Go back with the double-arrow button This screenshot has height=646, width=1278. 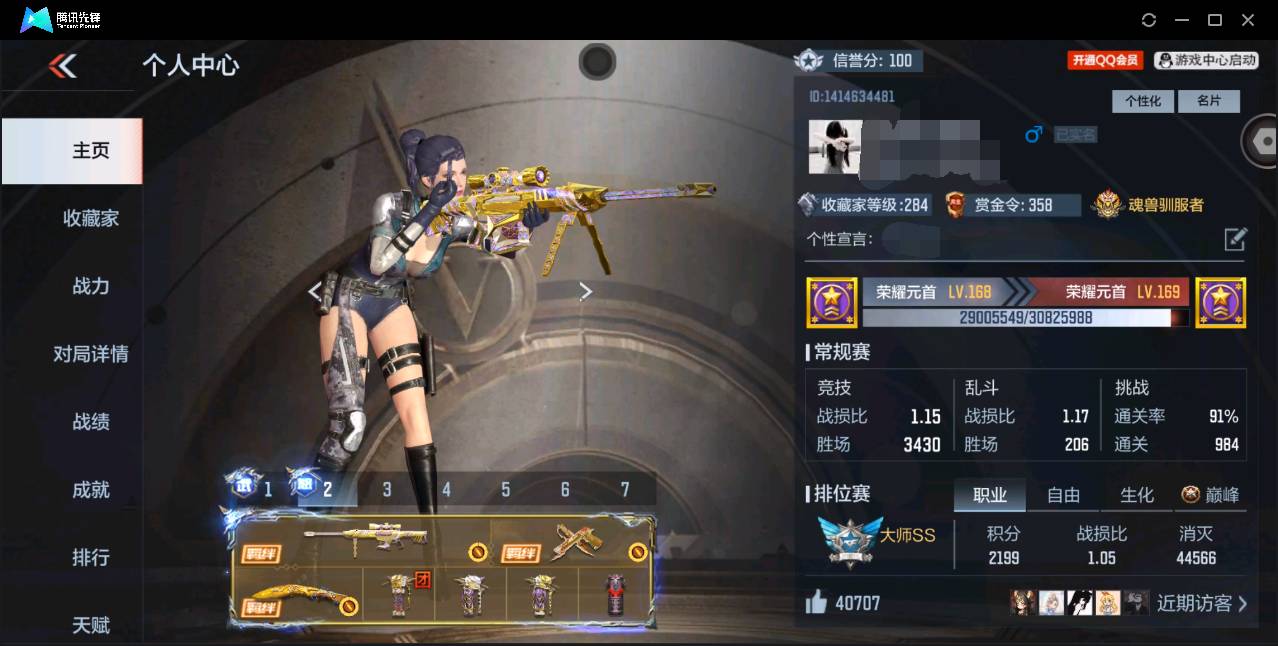click(x=62, y=66)
